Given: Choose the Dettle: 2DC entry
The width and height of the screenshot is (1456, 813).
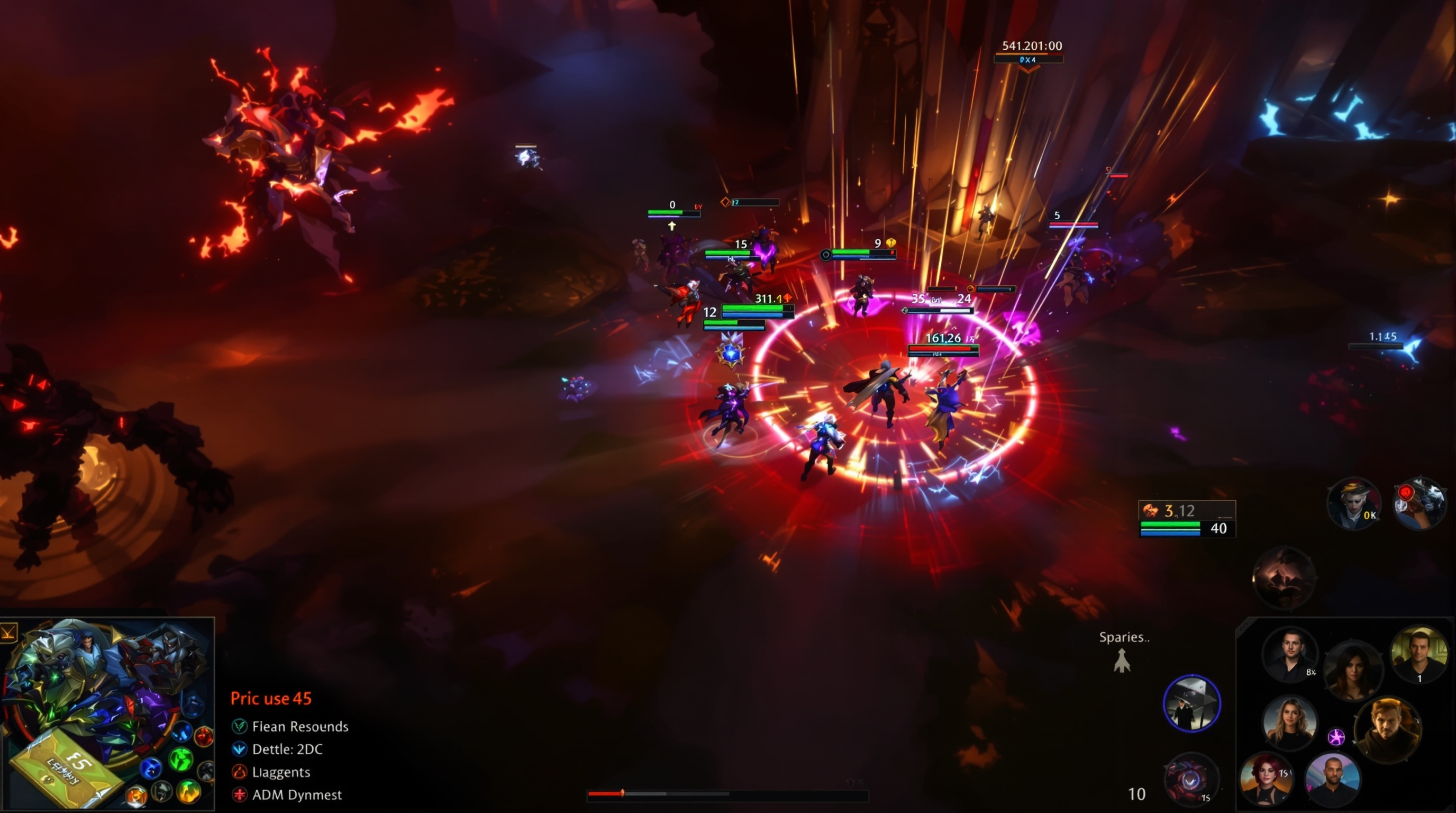Looking at the screenshot, I should point(287,749).
